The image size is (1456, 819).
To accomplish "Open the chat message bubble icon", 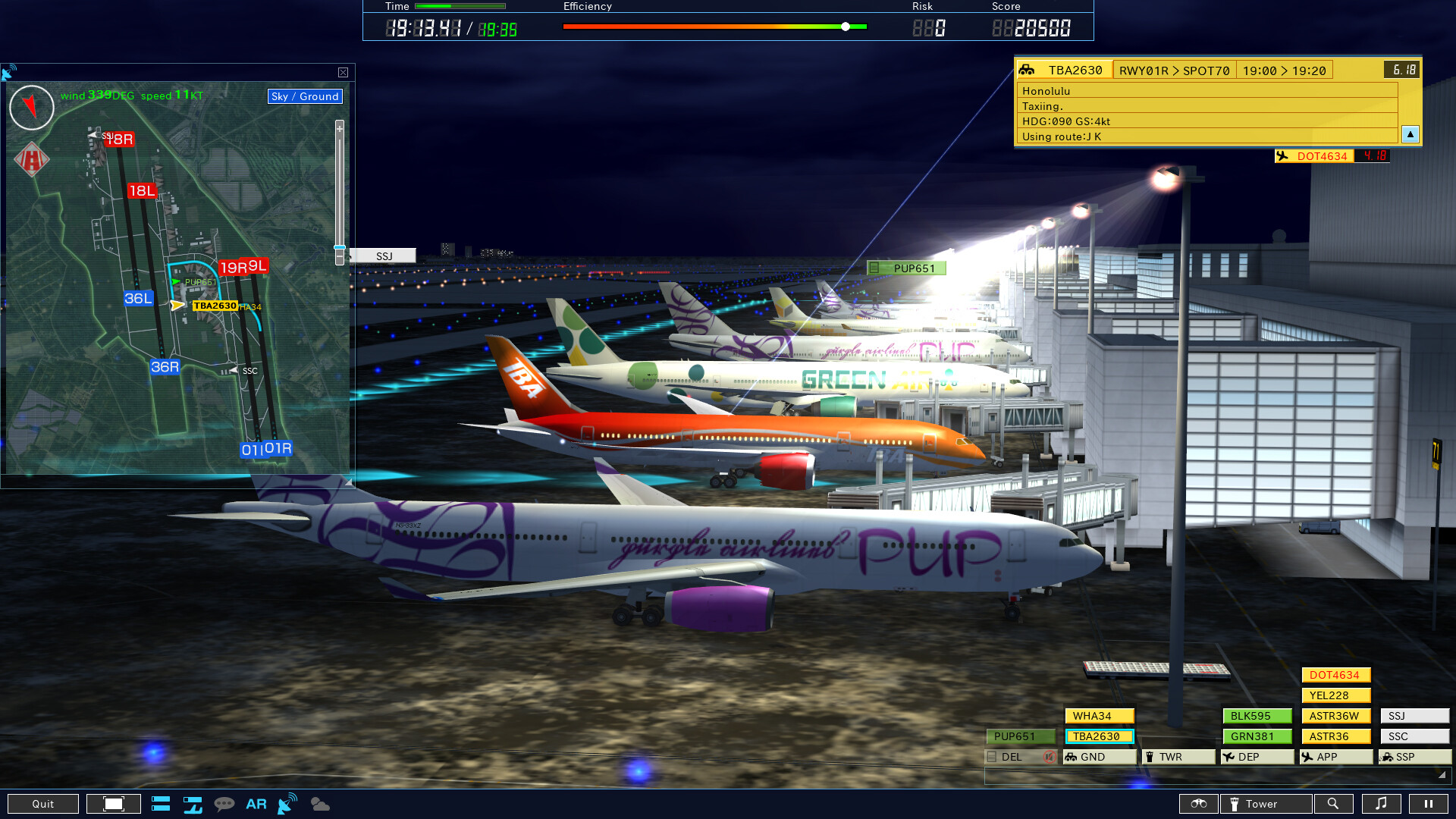I will click(x=225, y=804).
